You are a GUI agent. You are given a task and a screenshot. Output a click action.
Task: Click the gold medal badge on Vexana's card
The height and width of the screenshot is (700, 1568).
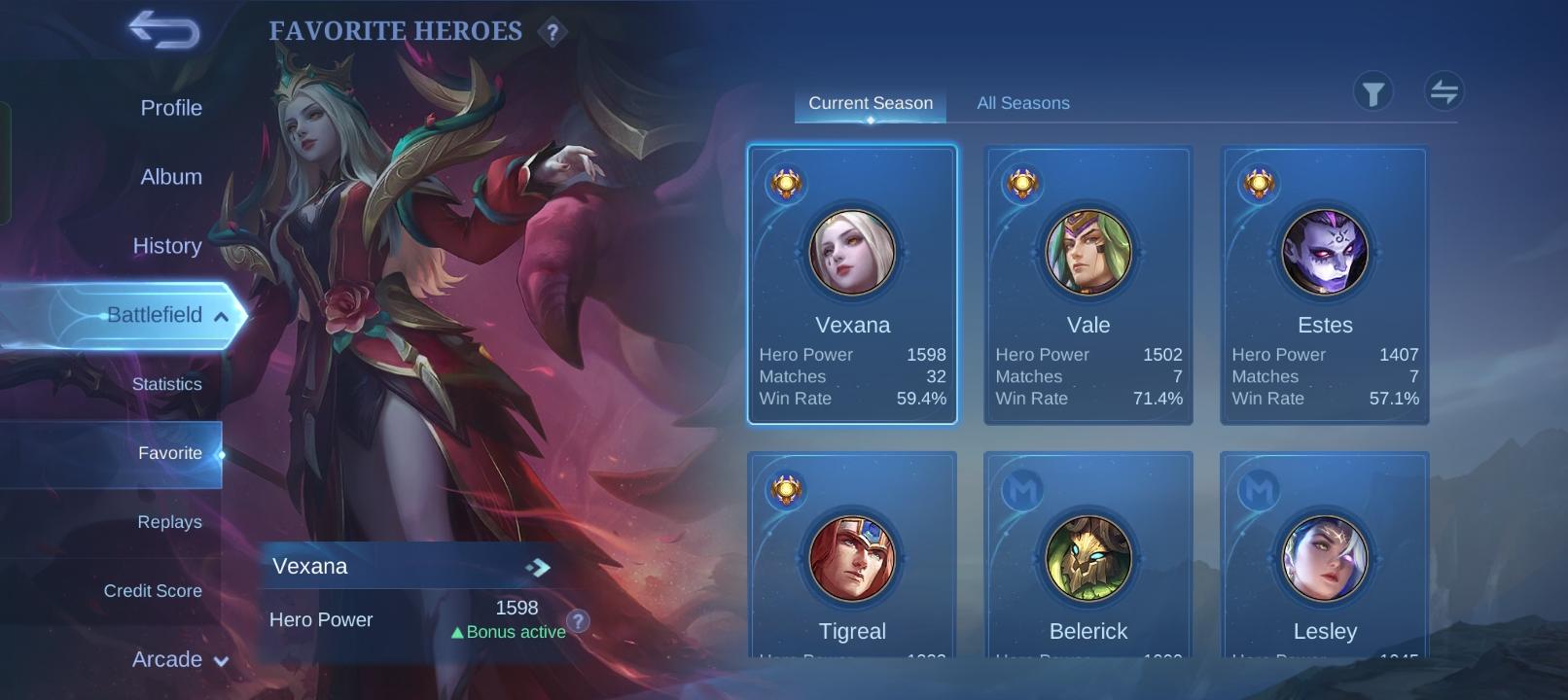(784, 185)
